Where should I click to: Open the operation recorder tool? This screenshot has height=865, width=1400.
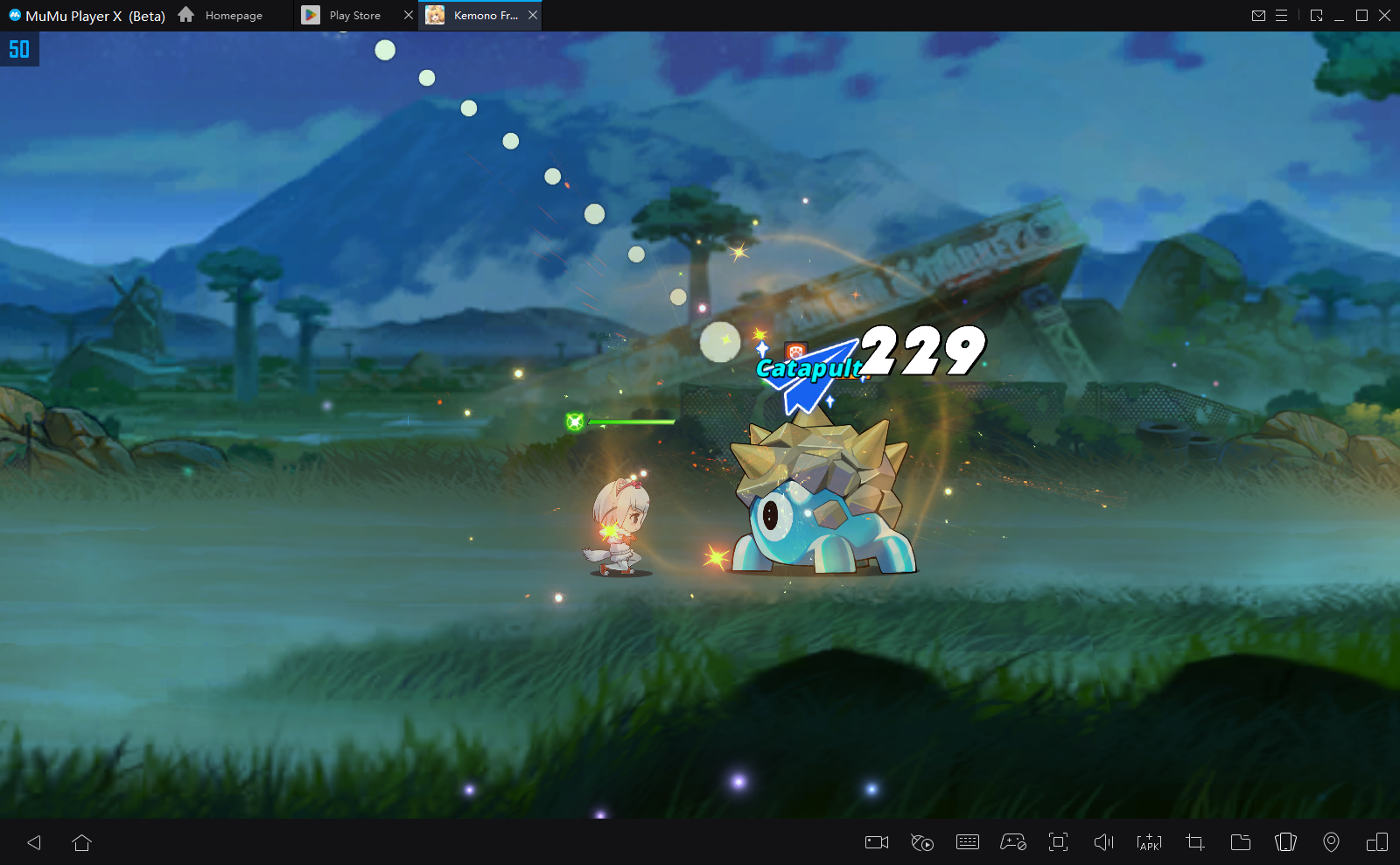tap(922, 842)
